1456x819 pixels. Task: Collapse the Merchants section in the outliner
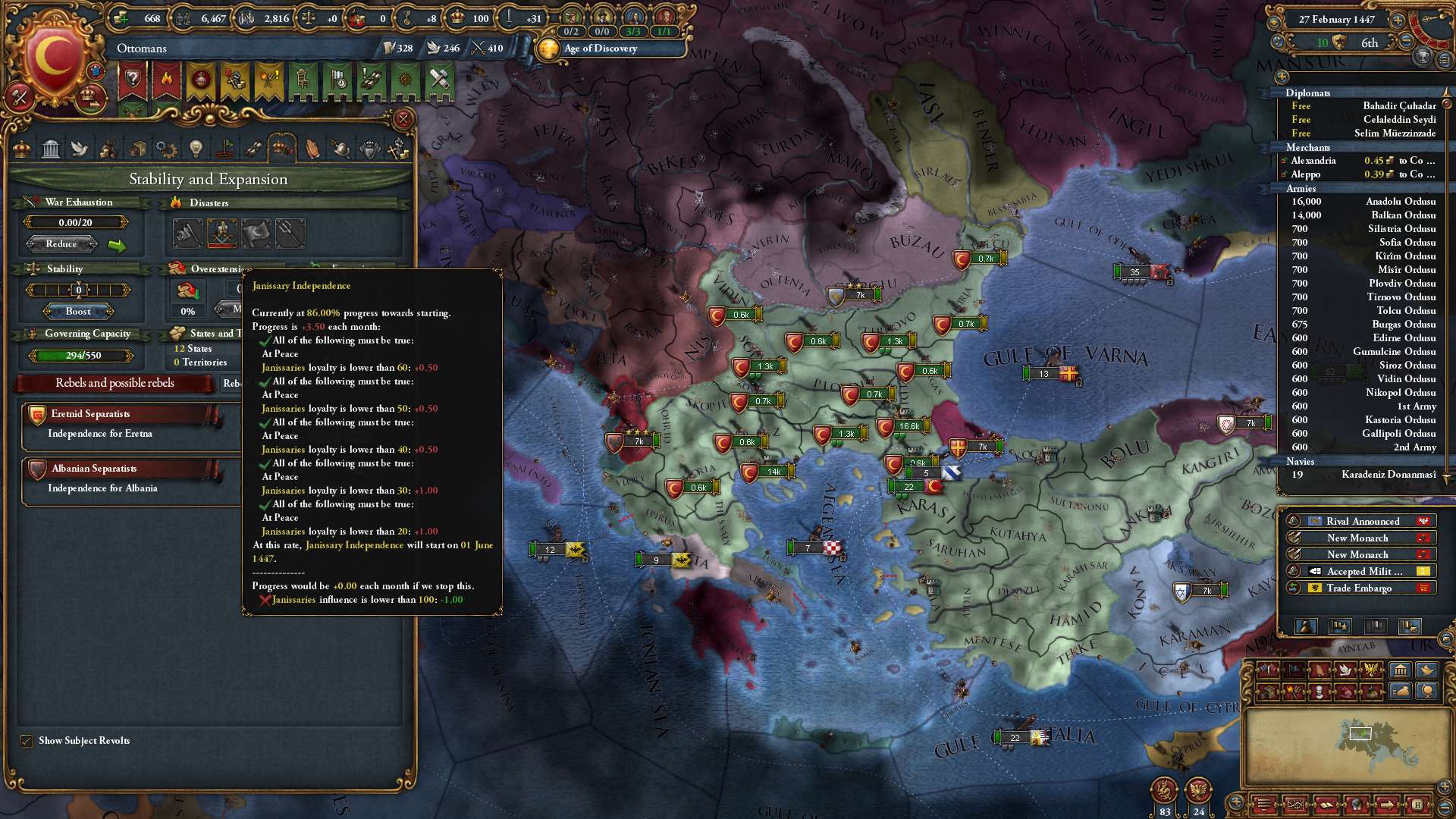(1306, 147)
